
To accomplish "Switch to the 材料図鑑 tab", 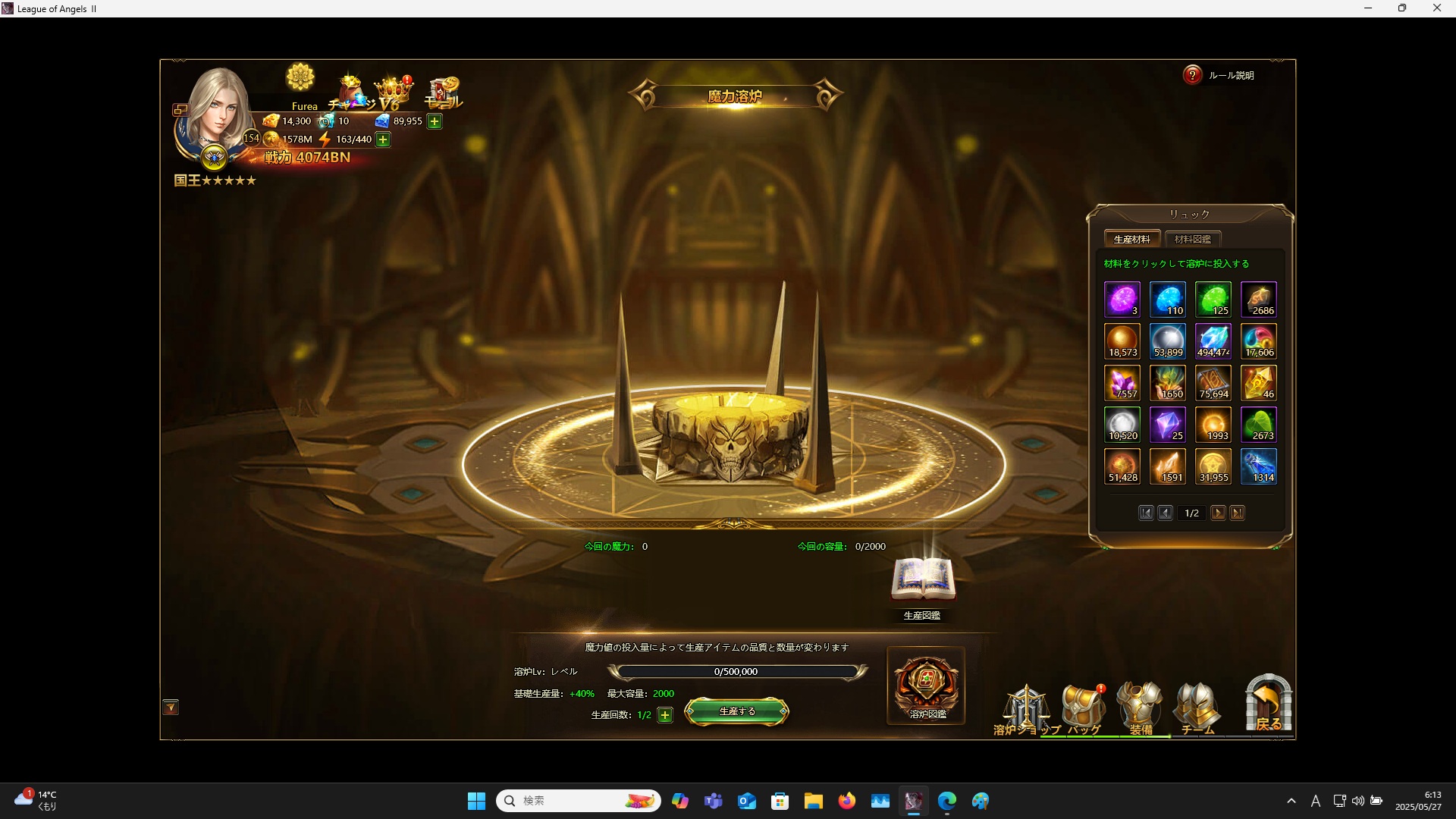I will (x=1192, y=239).
